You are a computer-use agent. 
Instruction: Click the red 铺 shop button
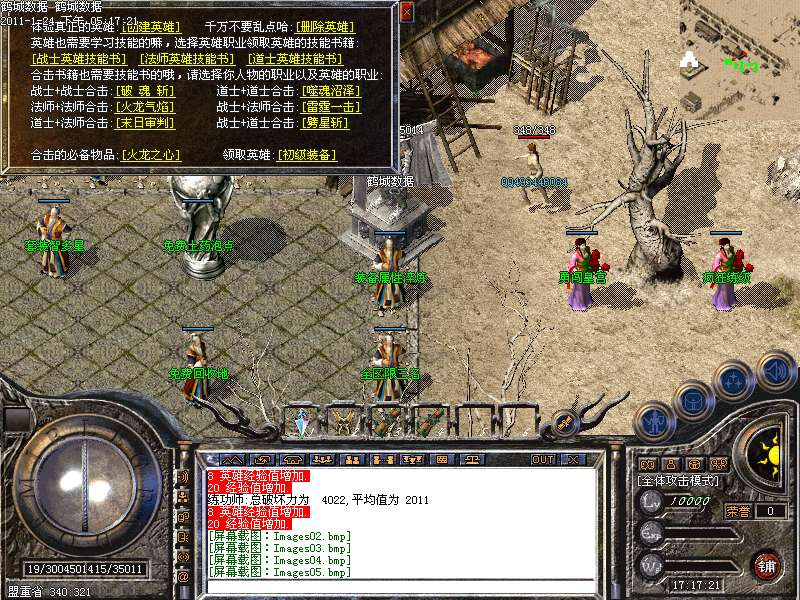768,565
